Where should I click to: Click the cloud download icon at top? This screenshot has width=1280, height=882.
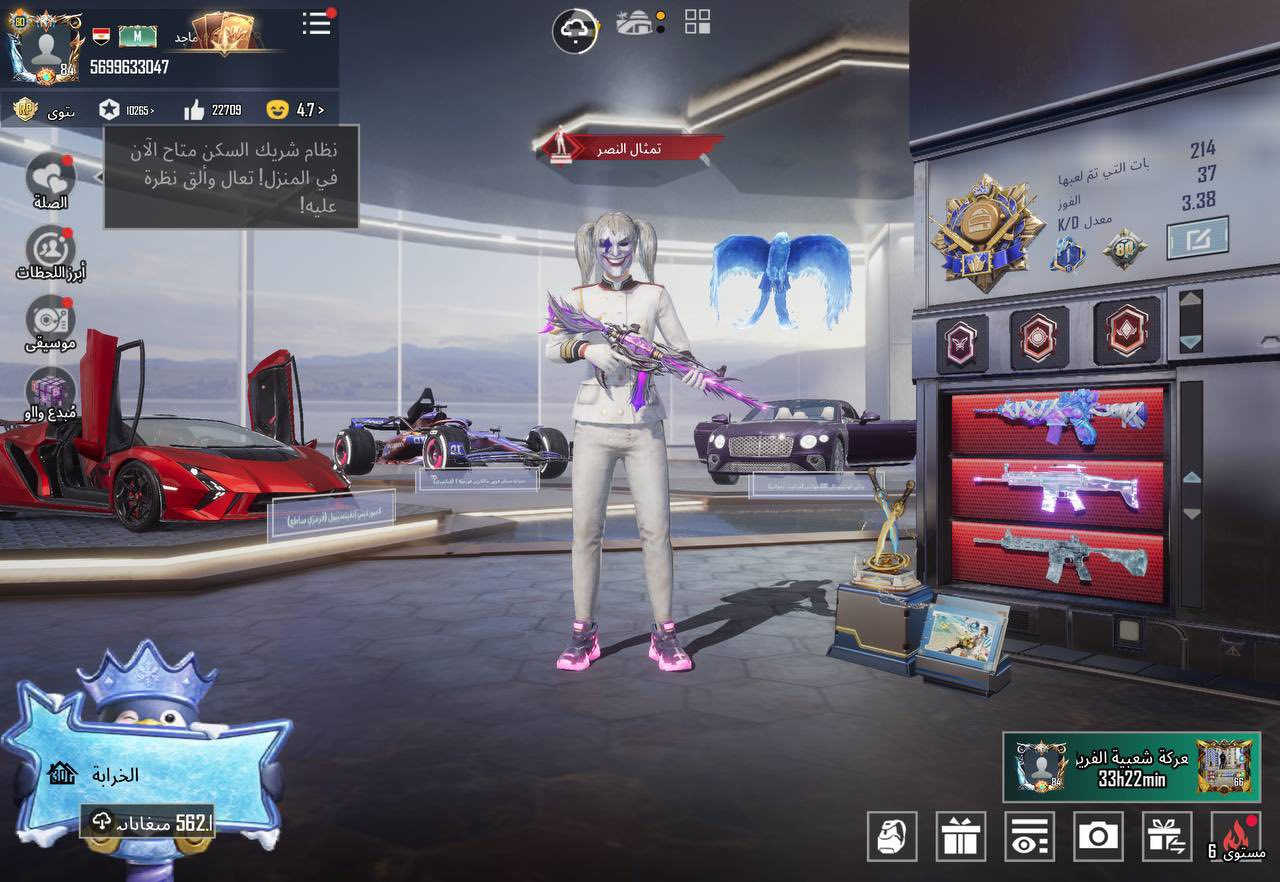(575, 31)
